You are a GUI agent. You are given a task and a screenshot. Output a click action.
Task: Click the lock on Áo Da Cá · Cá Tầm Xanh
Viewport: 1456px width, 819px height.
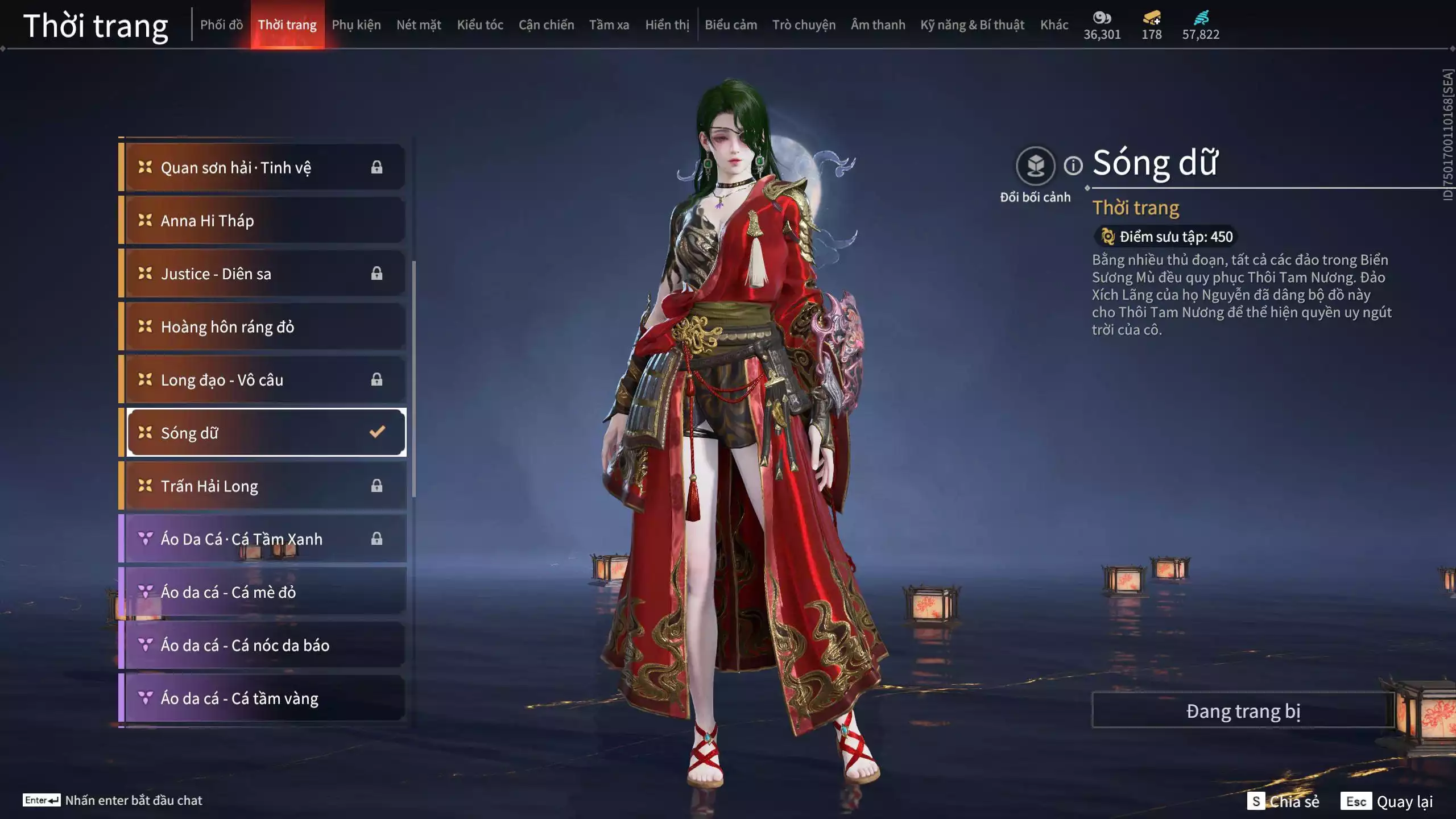(x=377, y=539)
